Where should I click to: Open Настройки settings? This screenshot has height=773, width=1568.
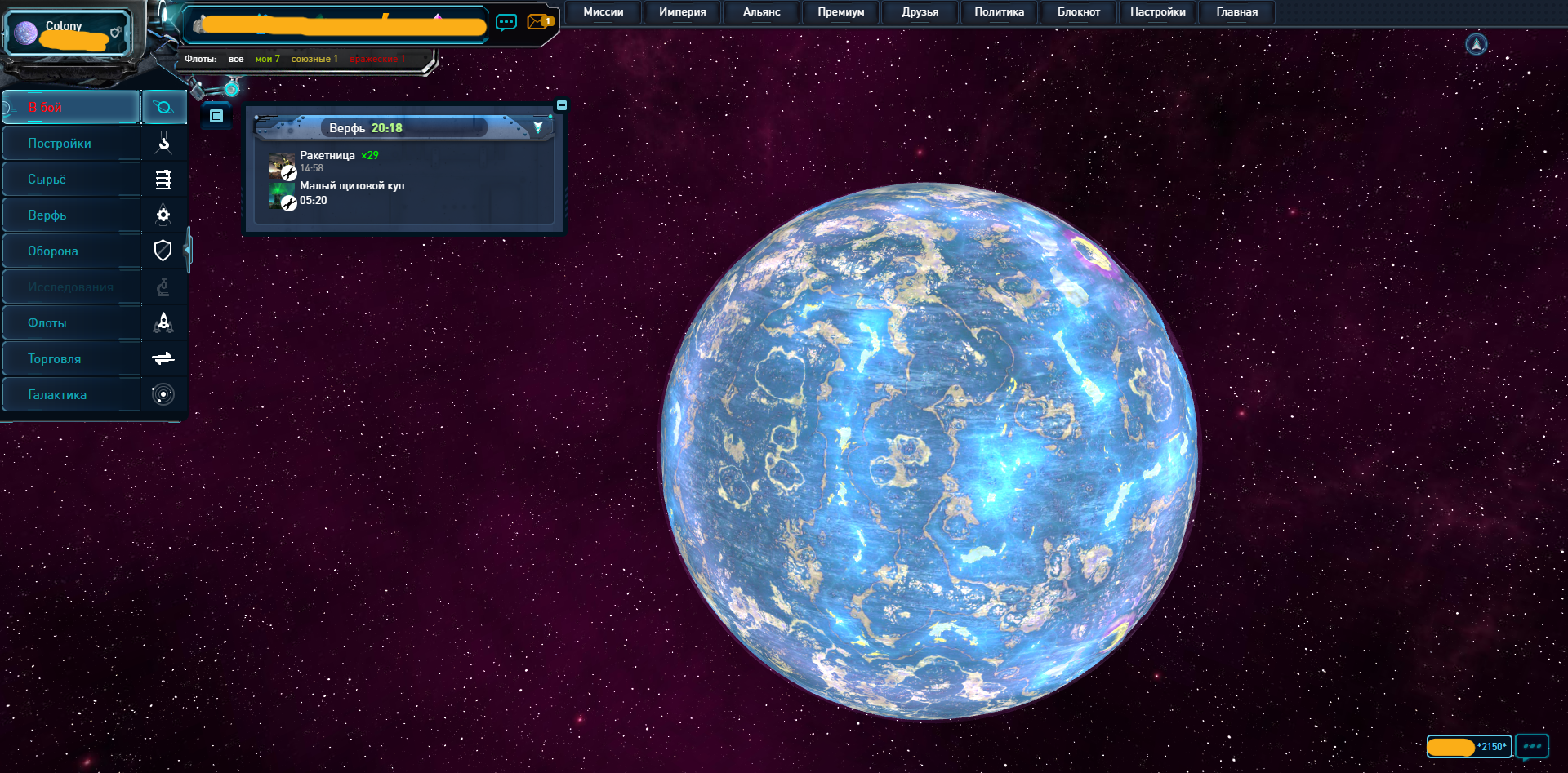tap(1157, 12)
